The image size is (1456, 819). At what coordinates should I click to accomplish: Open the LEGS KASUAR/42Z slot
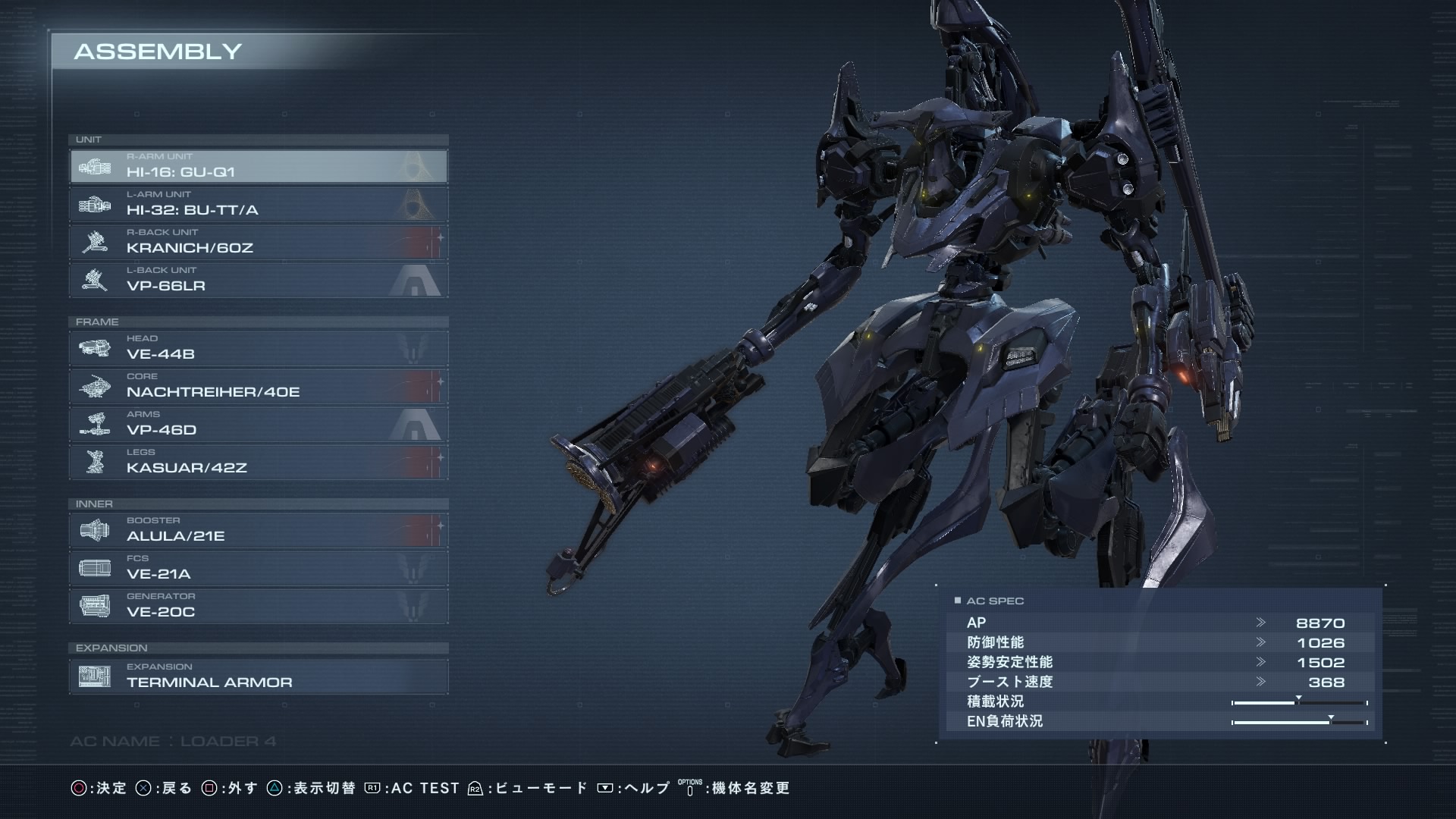(258, 462)
